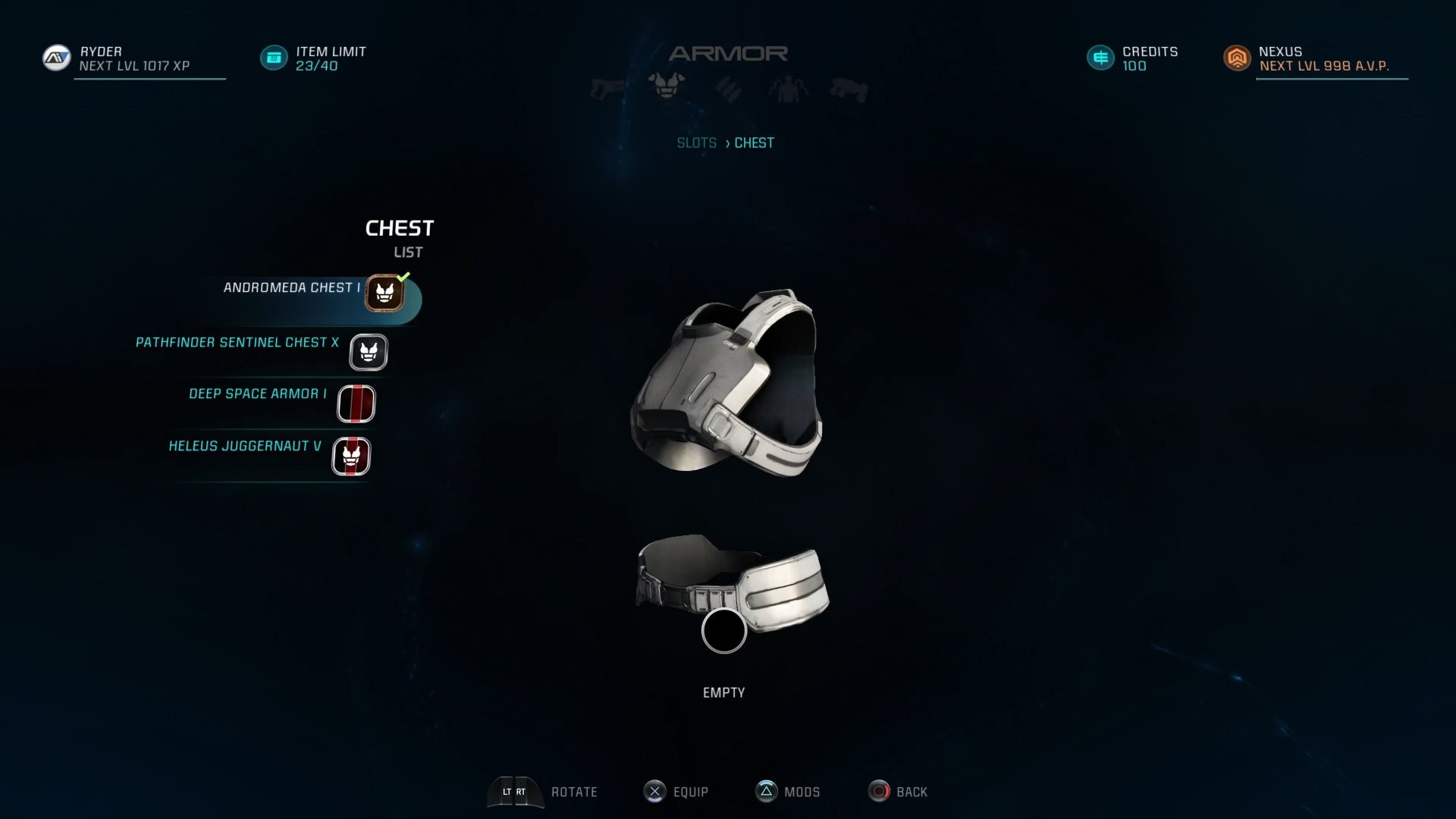The height and width of the screenshot is (819, 1456).
Task: Click the green equipped checkmark on Andromeda Chest I
Action: (403, 279)
